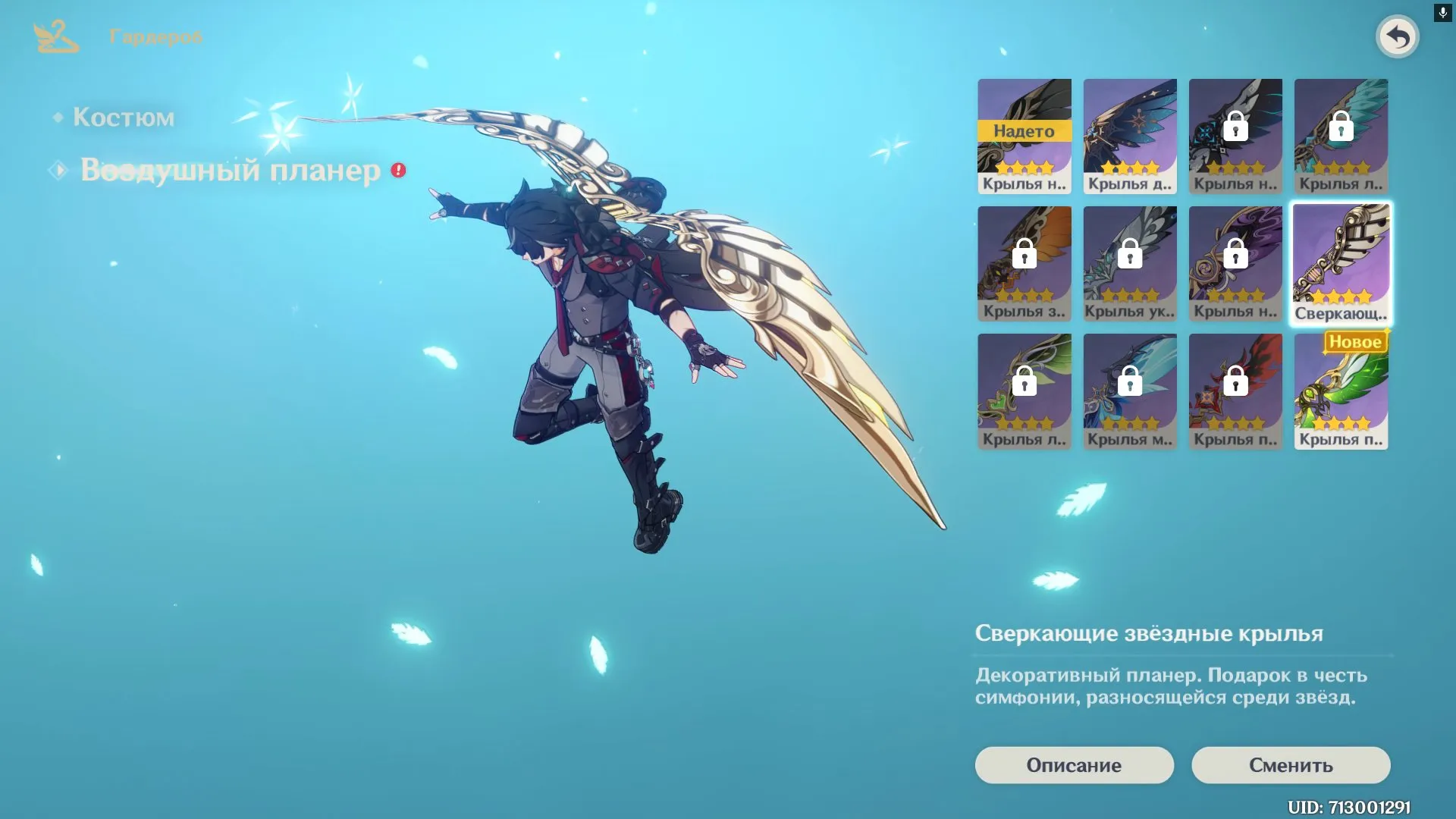Select the locked Крылья ук glider
1456x819 pixels.
click(1130, 263)
